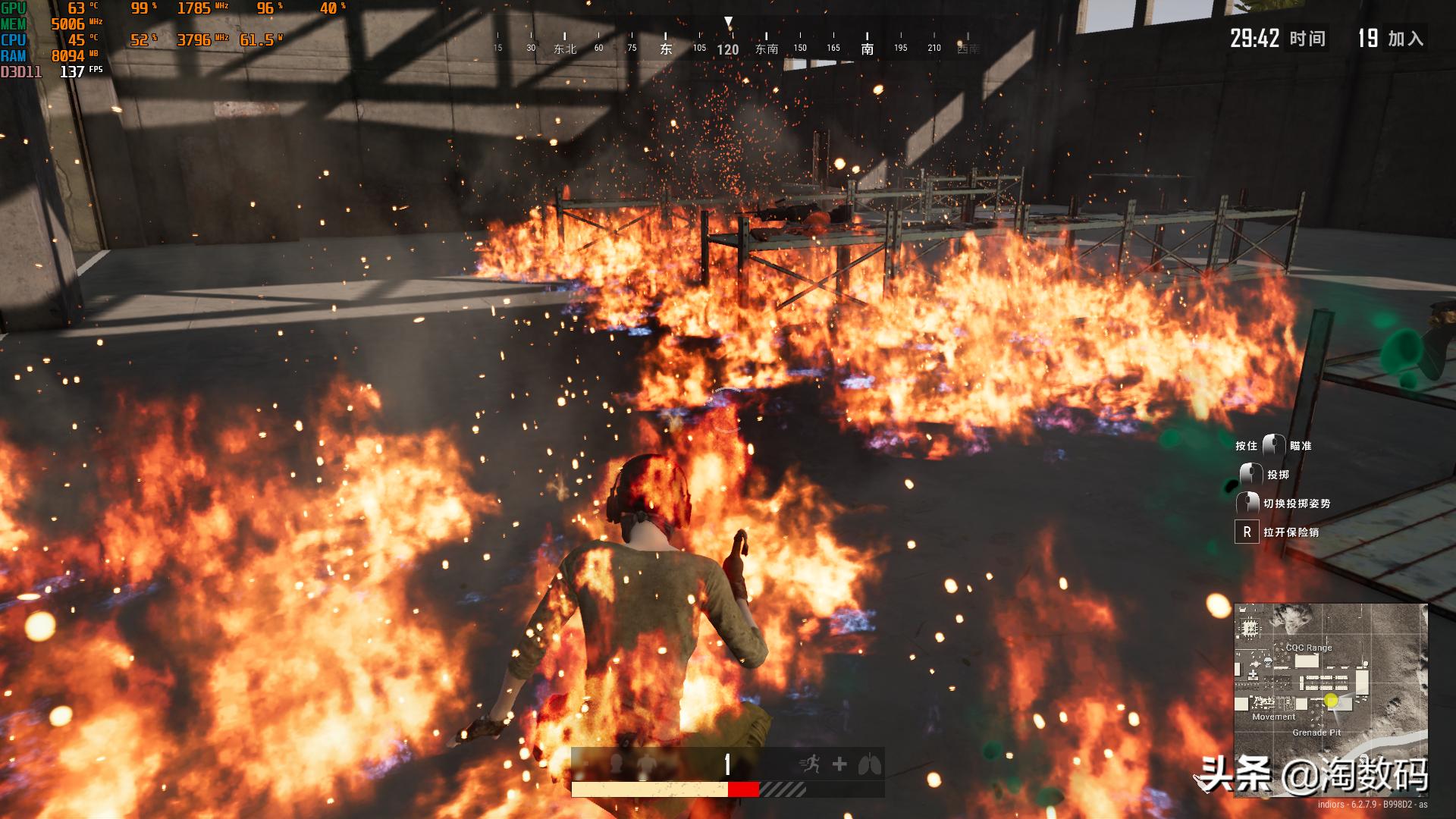Viewport: 1456px width, 819px height.
Task: Click the Grenade Pit label on the minimap
Action: (1316, 733)
